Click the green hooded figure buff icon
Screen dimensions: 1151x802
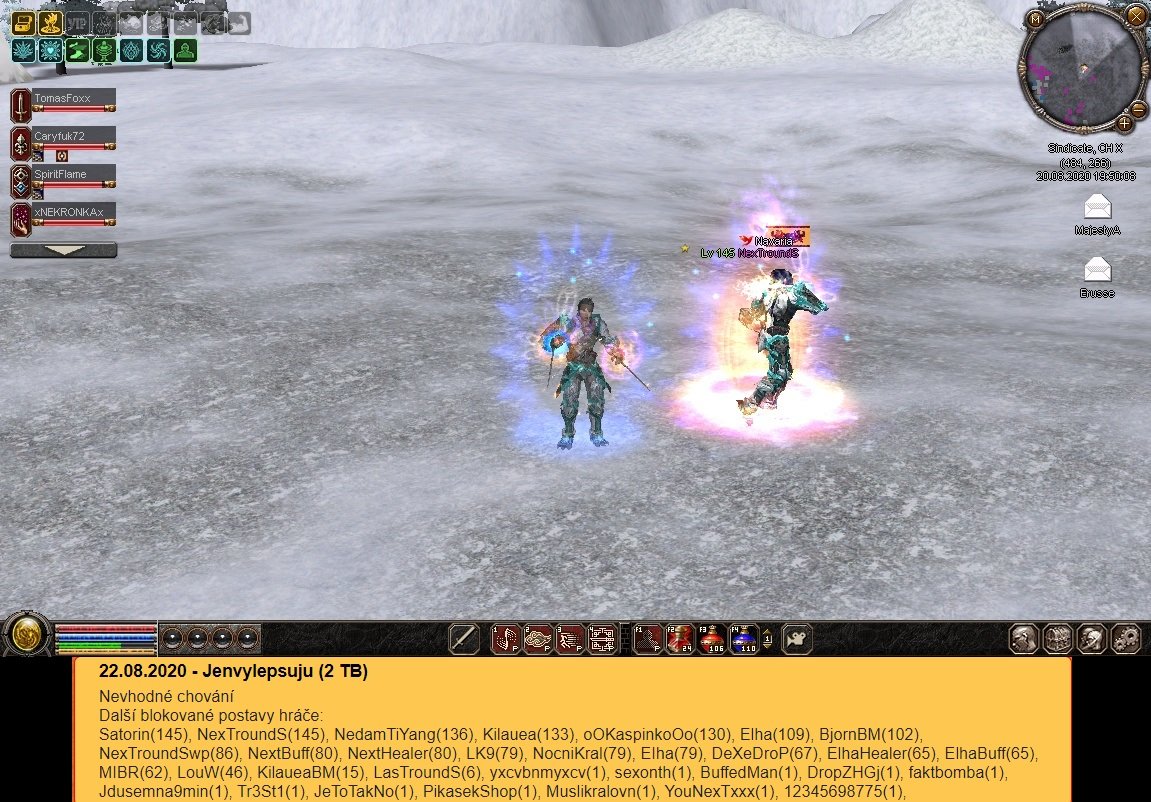click(185, 51)
